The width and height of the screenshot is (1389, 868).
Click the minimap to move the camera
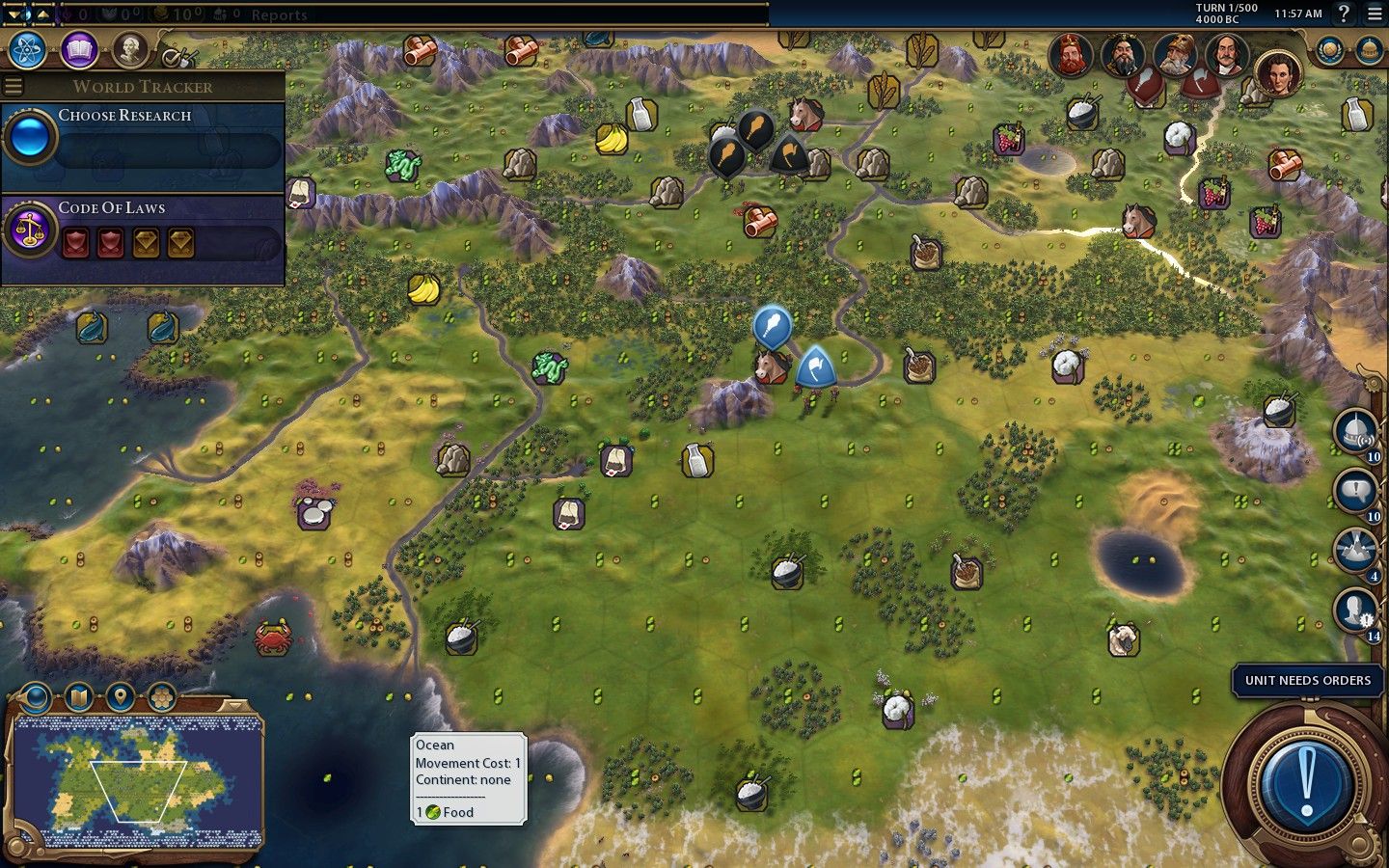coord(137,781)
